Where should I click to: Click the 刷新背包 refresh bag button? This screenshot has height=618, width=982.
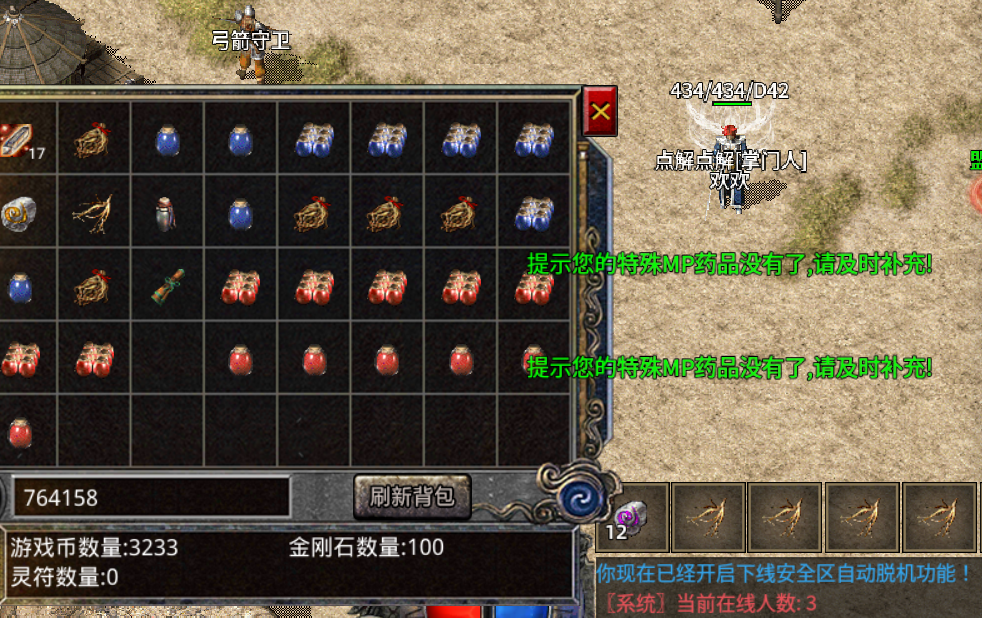tap(412, 496)
